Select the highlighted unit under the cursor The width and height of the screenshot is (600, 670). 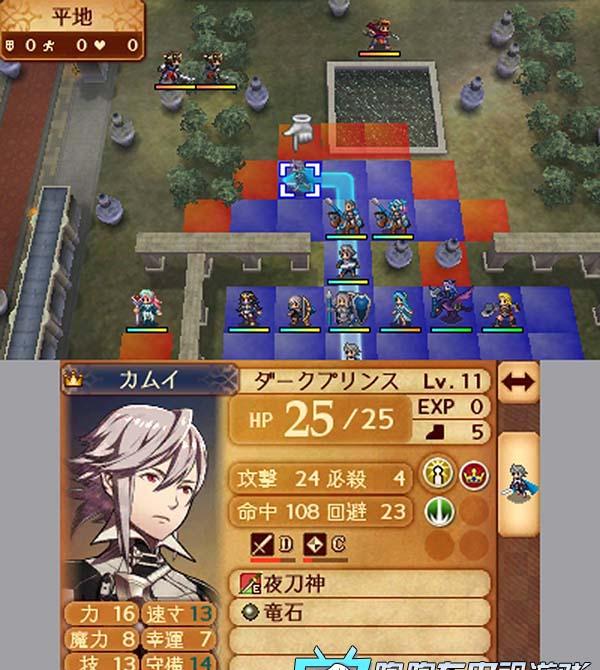pyautogui.click(x=299, y=180)
